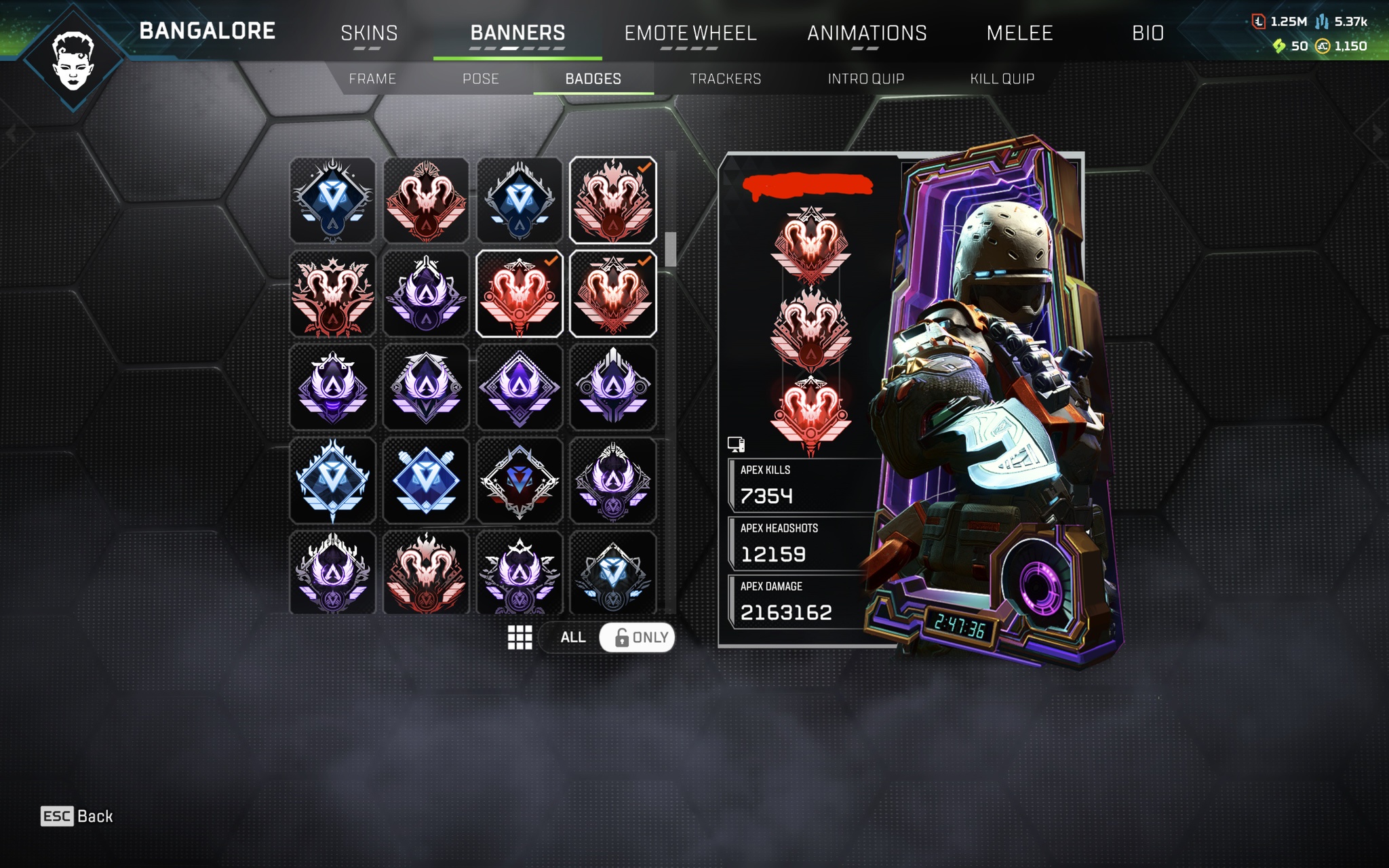
Task: Choose the Intro Quip sub-tab
Action: pyautogui.click(x=865, y=79)
